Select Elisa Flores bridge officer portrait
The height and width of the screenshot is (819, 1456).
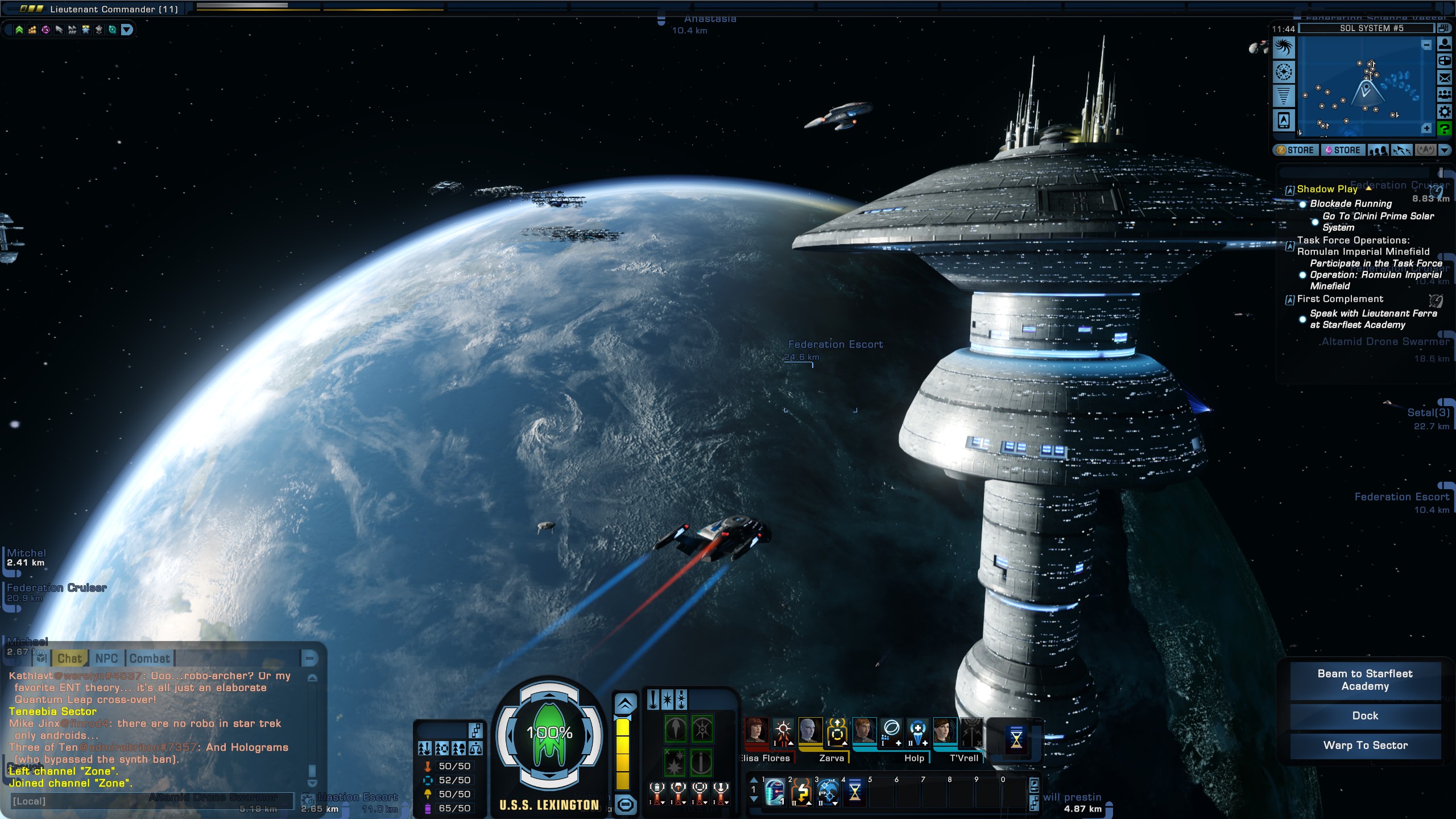pos(756,731)
